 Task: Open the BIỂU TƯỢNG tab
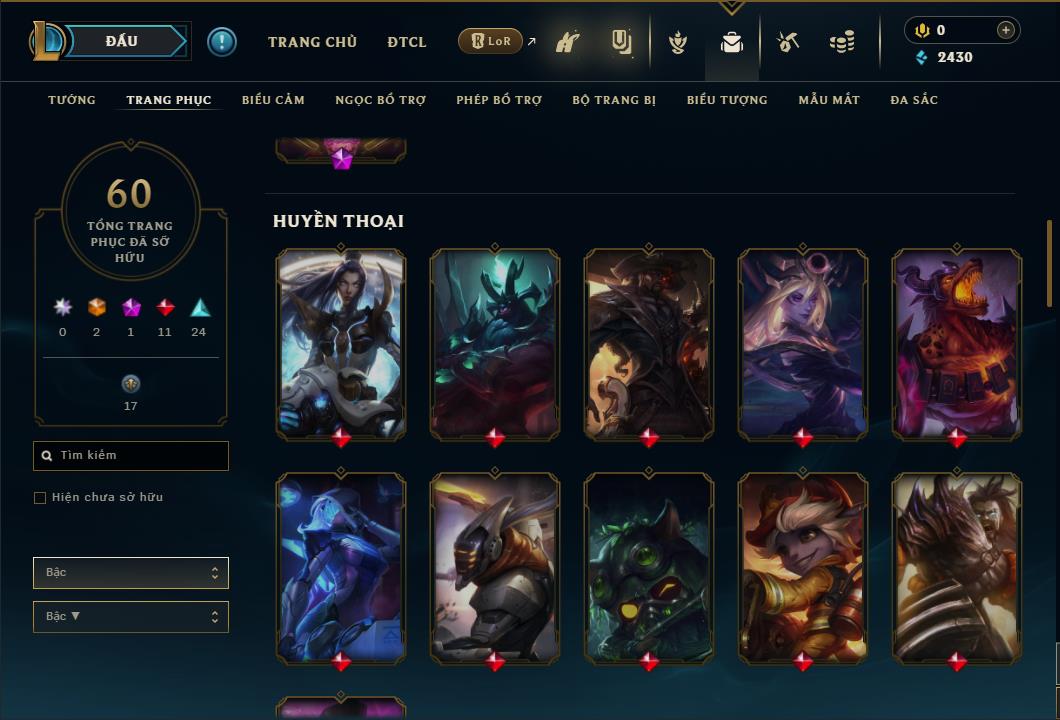pos(727,100)
